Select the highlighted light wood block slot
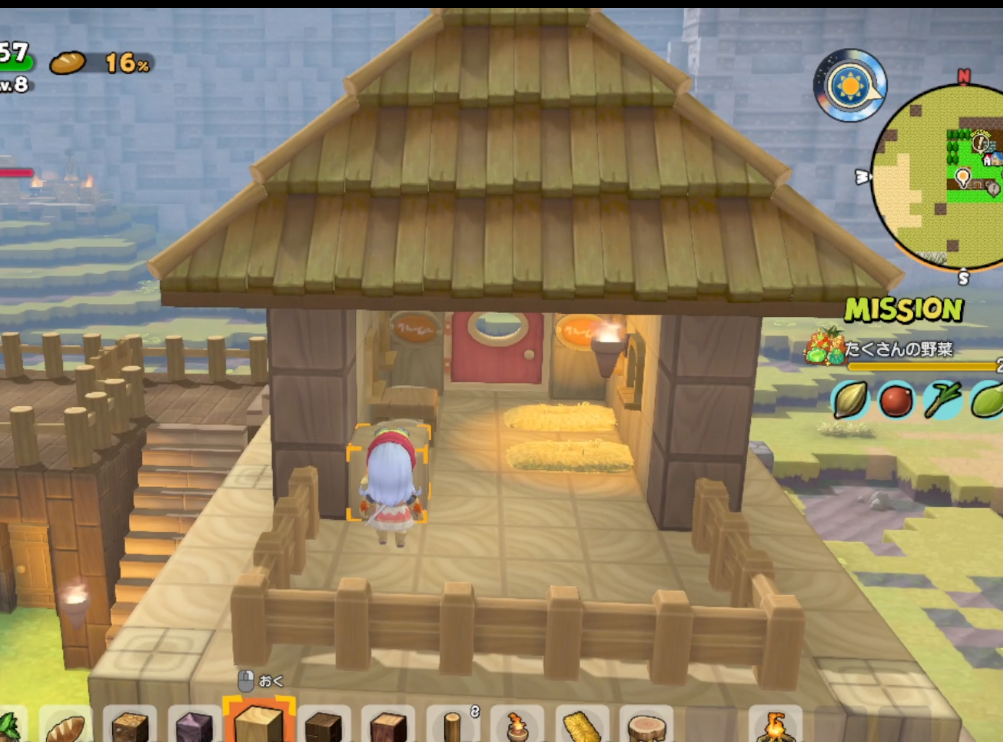Screen dimensions: 1003x742 point(258,723)
